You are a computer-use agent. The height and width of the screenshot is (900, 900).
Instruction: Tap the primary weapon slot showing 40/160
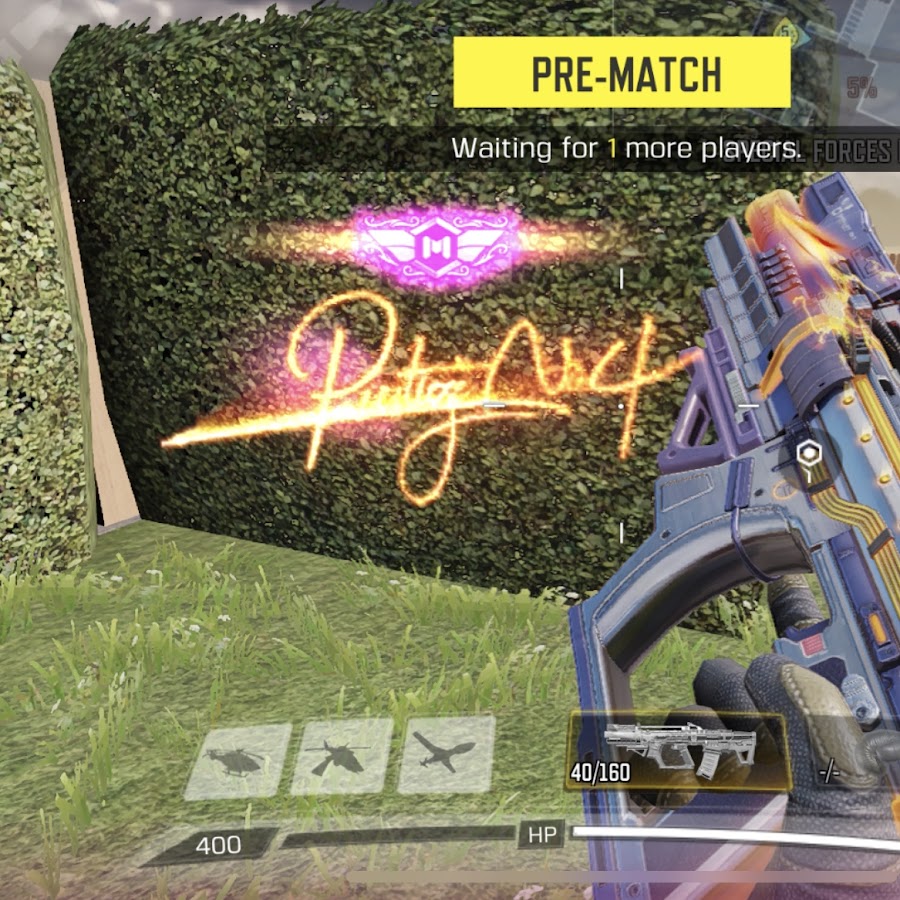coord(678,751)
